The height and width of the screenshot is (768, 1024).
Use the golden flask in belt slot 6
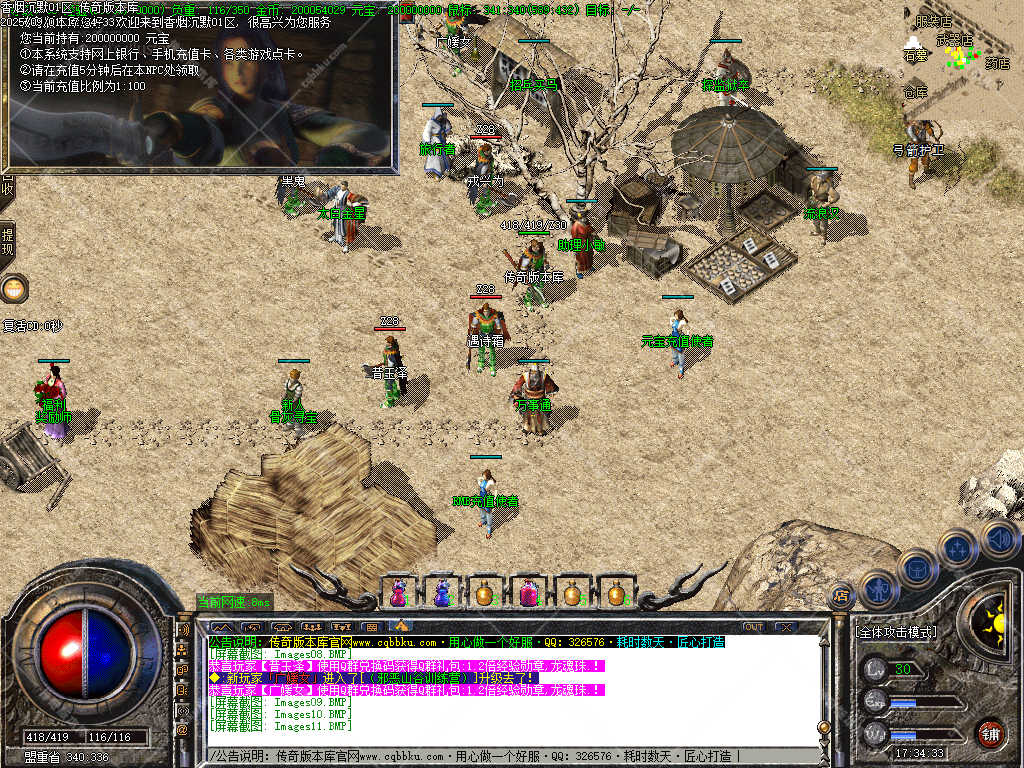[615, 593]
